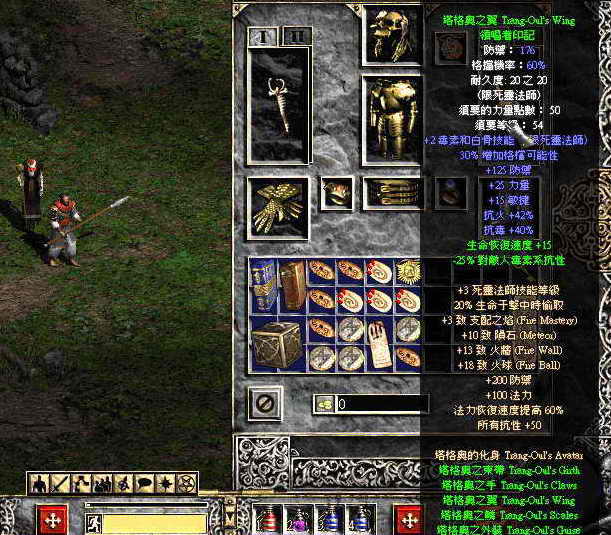Click the left-hand skill button

tap(53, 520)
